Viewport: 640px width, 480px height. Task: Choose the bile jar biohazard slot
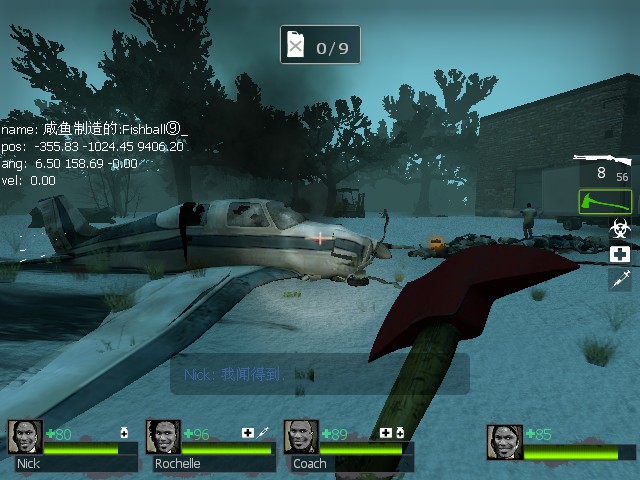coord(620,230)
